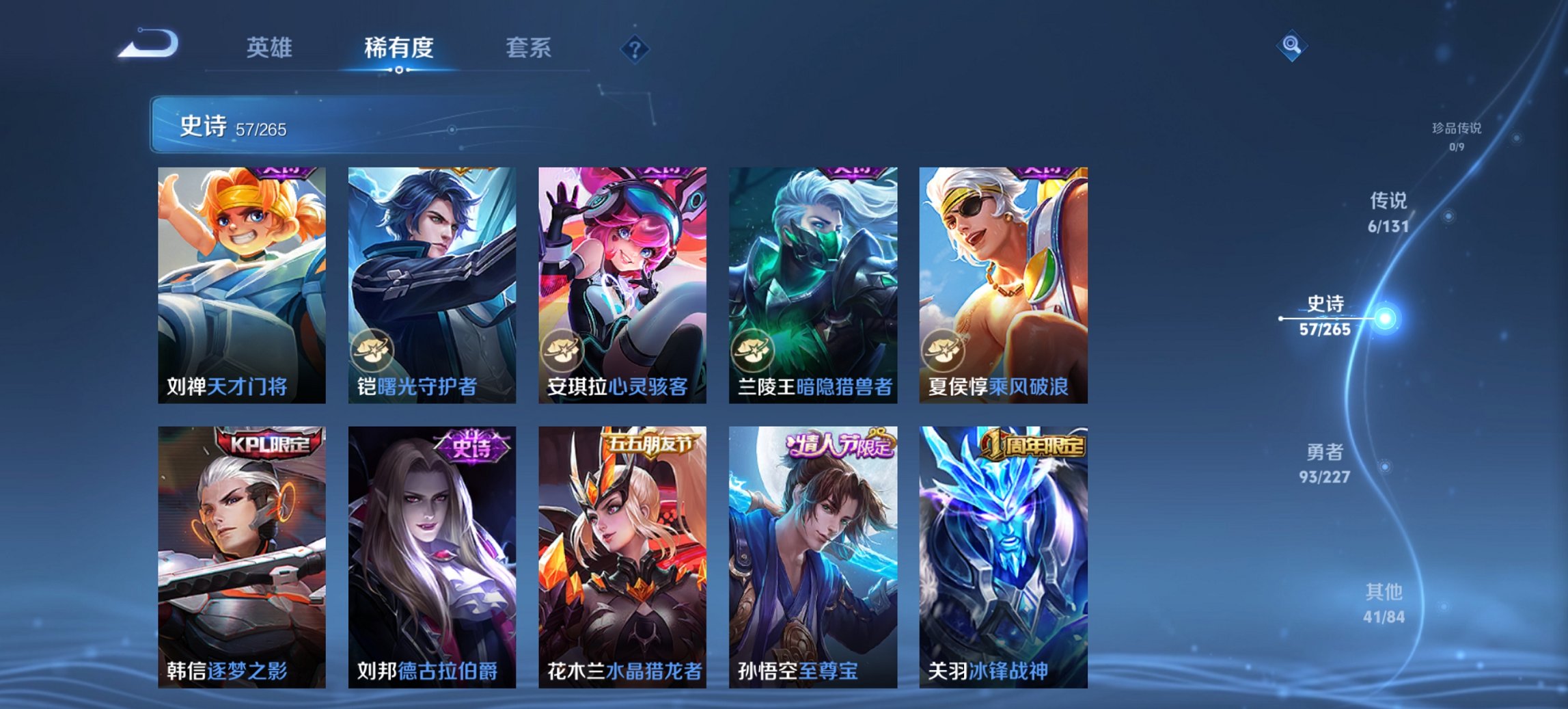Click the question mark help icon
The image size is (1568, 709).
pos(634,48)
